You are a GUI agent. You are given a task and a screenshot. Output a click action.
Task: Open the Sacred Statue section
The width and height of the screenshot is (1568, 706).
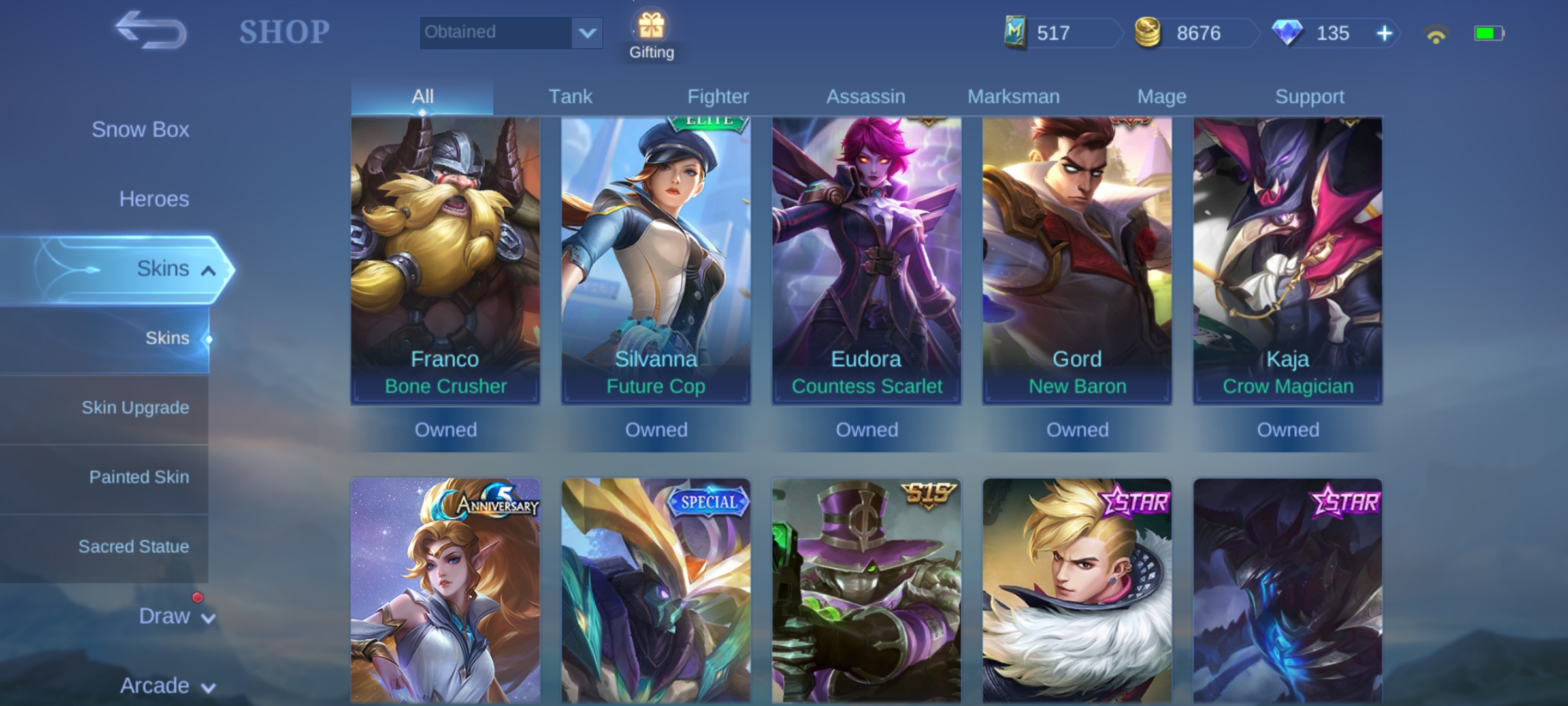coord(133,546)
